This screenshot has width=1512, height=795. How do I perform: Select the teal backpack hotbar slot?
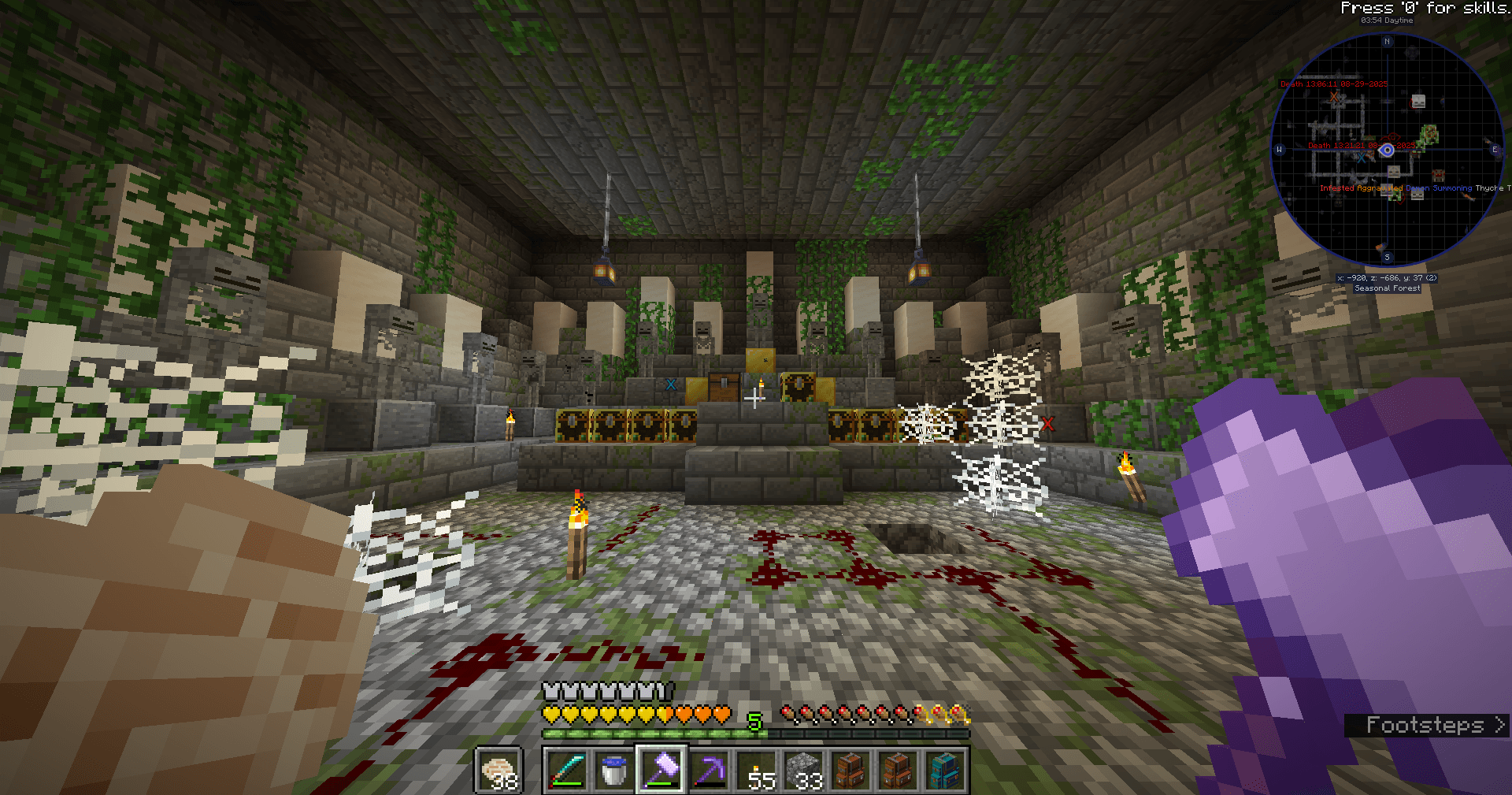coord(945,770)
